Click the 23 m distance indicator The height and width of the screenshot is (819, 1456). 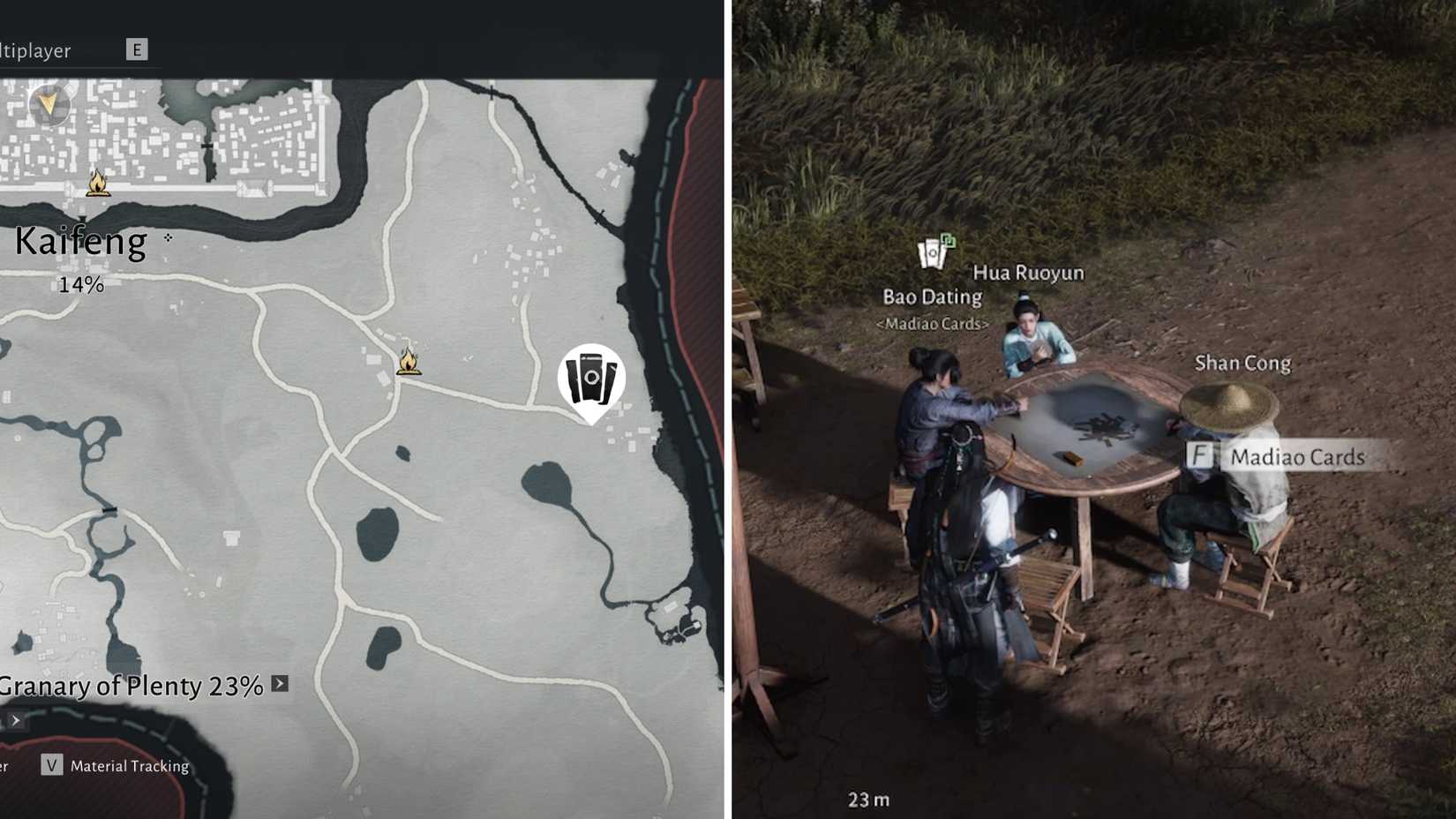point(867,799)
